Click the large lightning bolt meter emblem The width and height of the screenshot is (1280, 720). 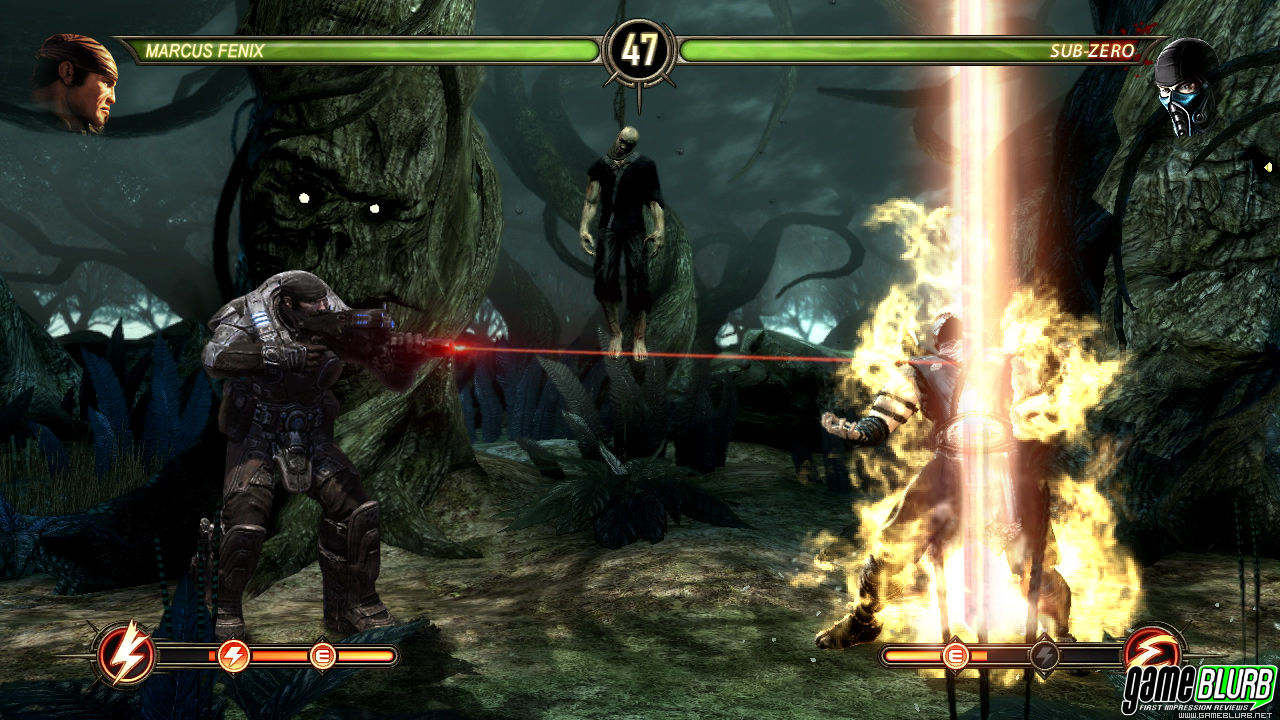(126, 656)
